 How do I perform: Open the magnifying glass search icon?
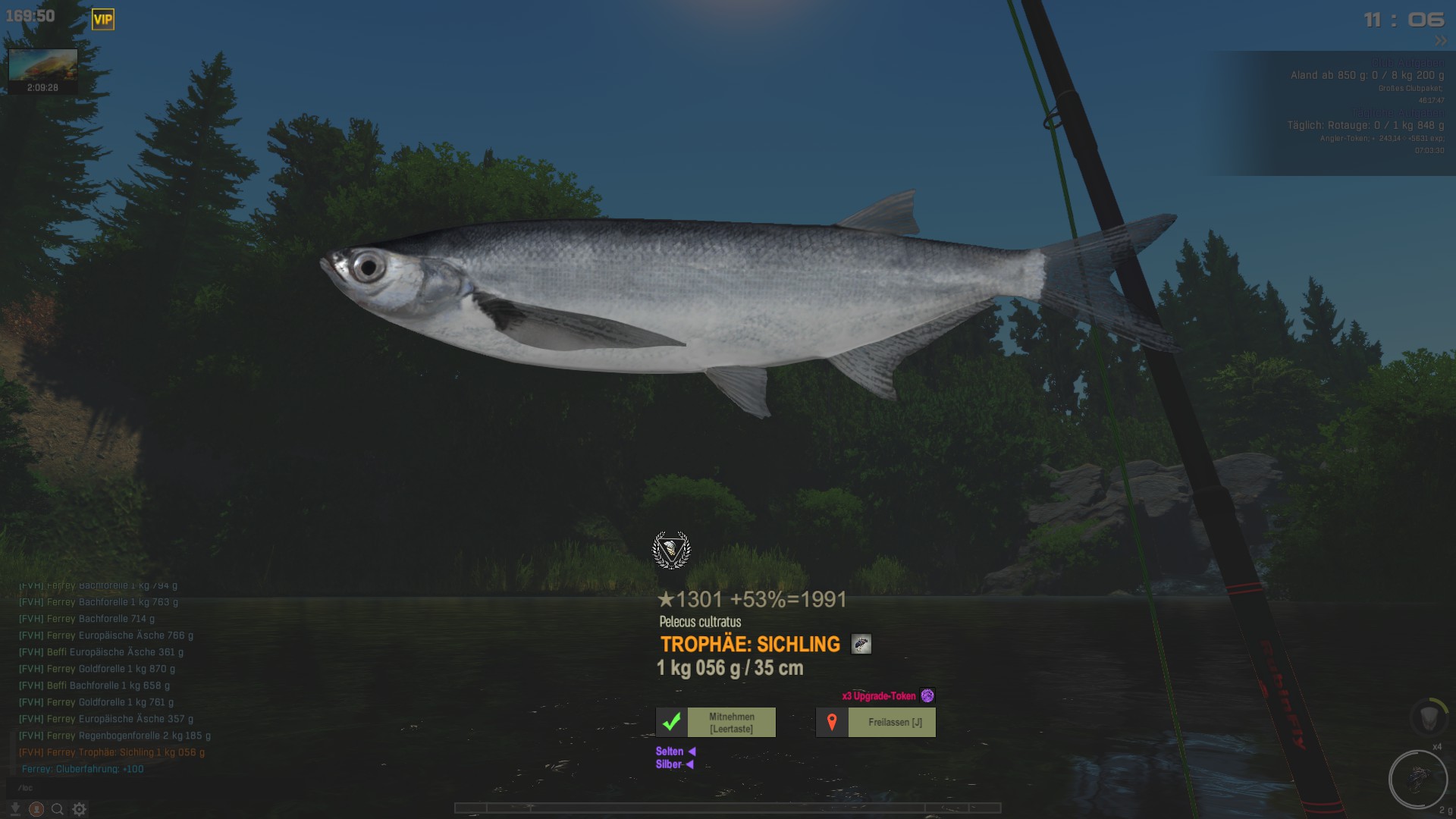(x=58, y=809)
